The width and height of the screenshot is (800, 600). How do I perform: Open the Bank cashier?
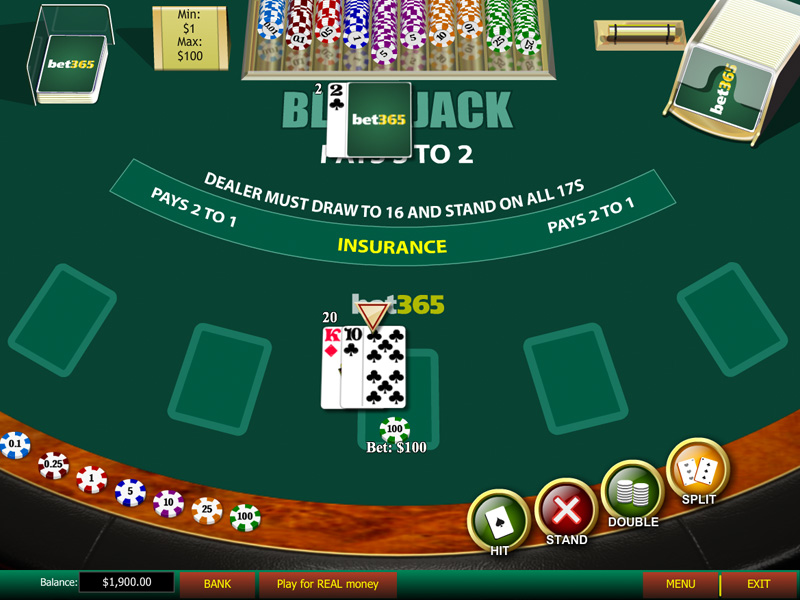(x=217, y=583)
